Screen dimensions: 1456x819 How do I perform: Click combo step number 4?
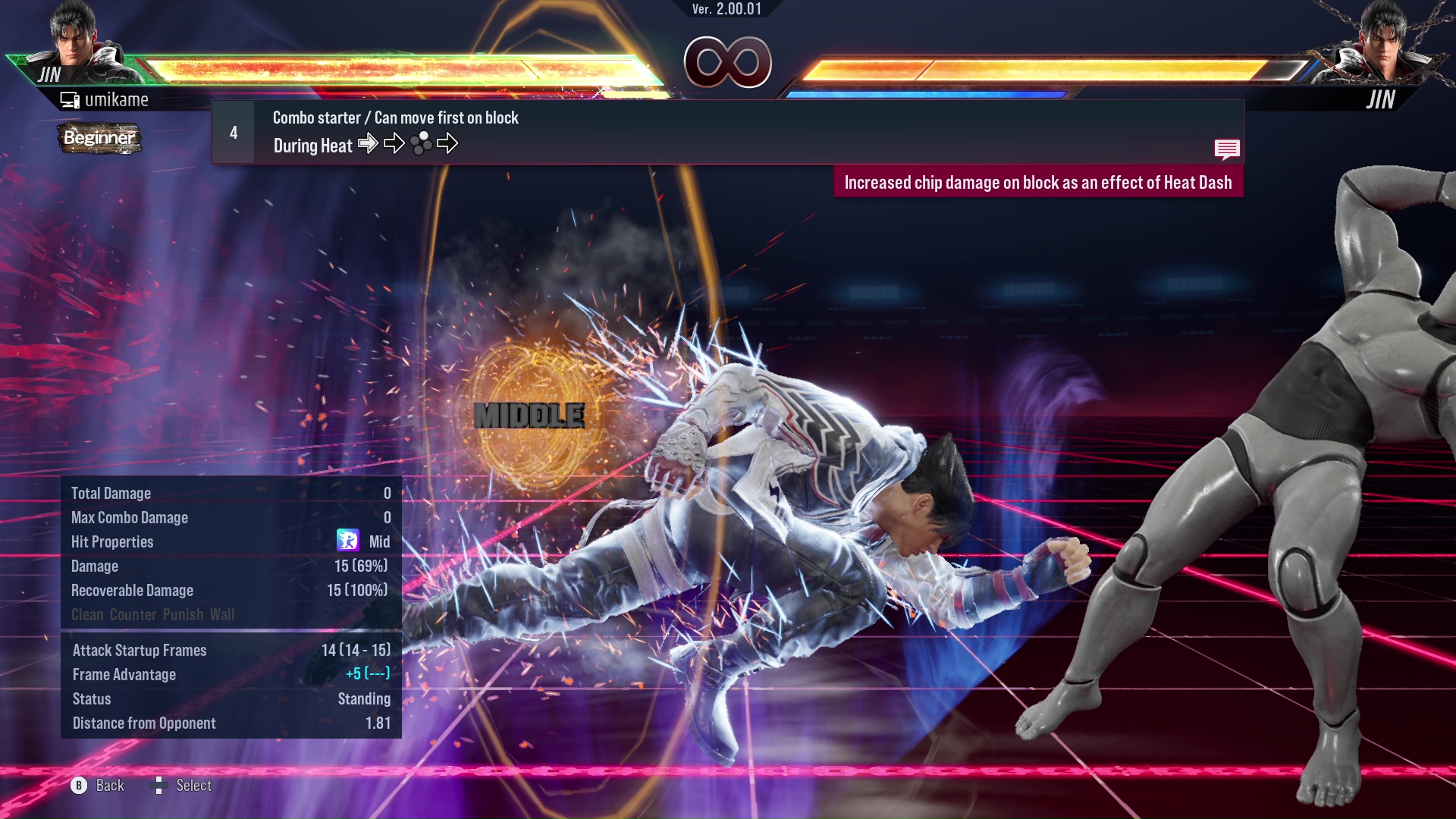coord(234,132)
